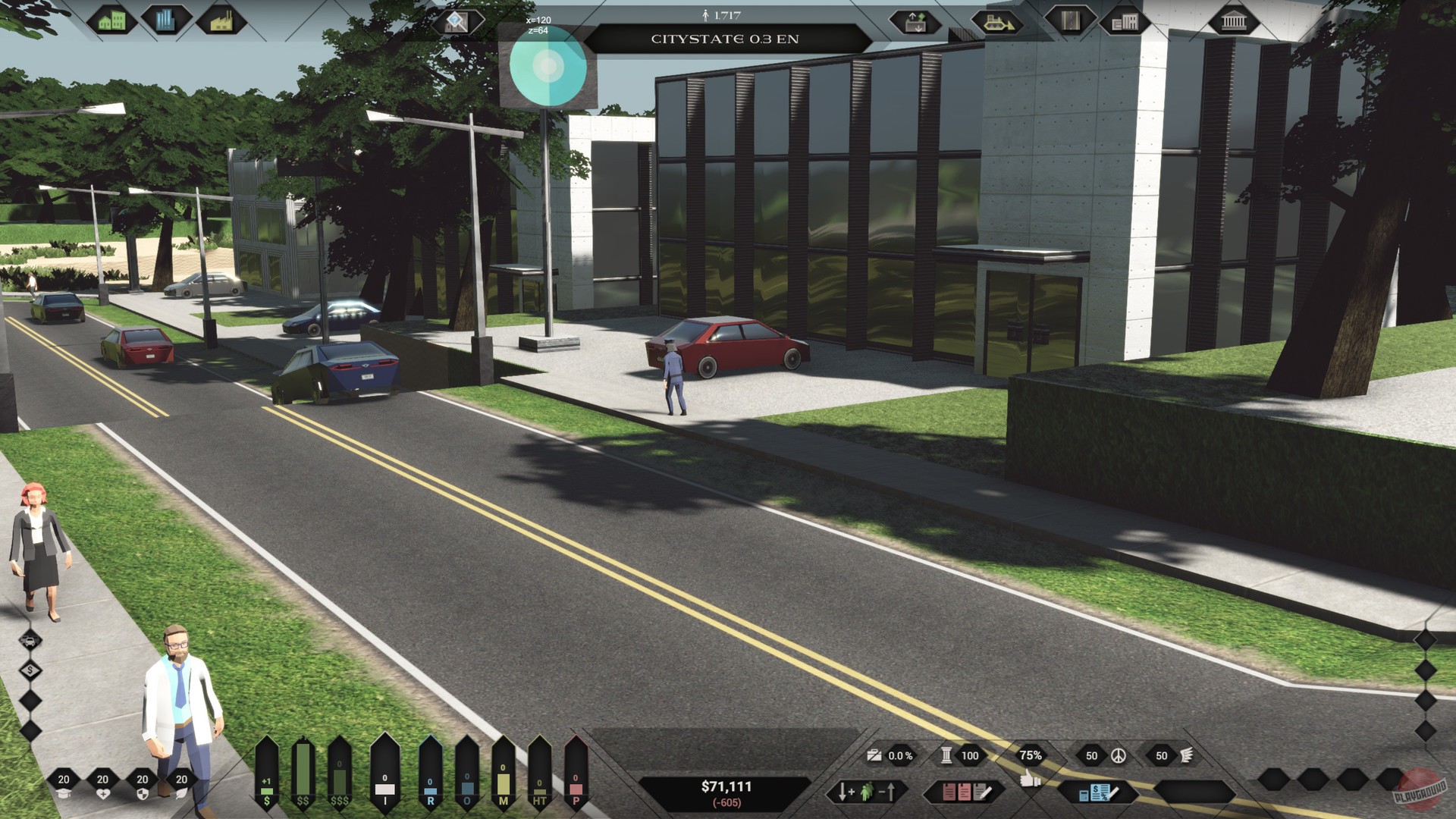Toggle the dollar land-value overlay diamond

[30, 670]
